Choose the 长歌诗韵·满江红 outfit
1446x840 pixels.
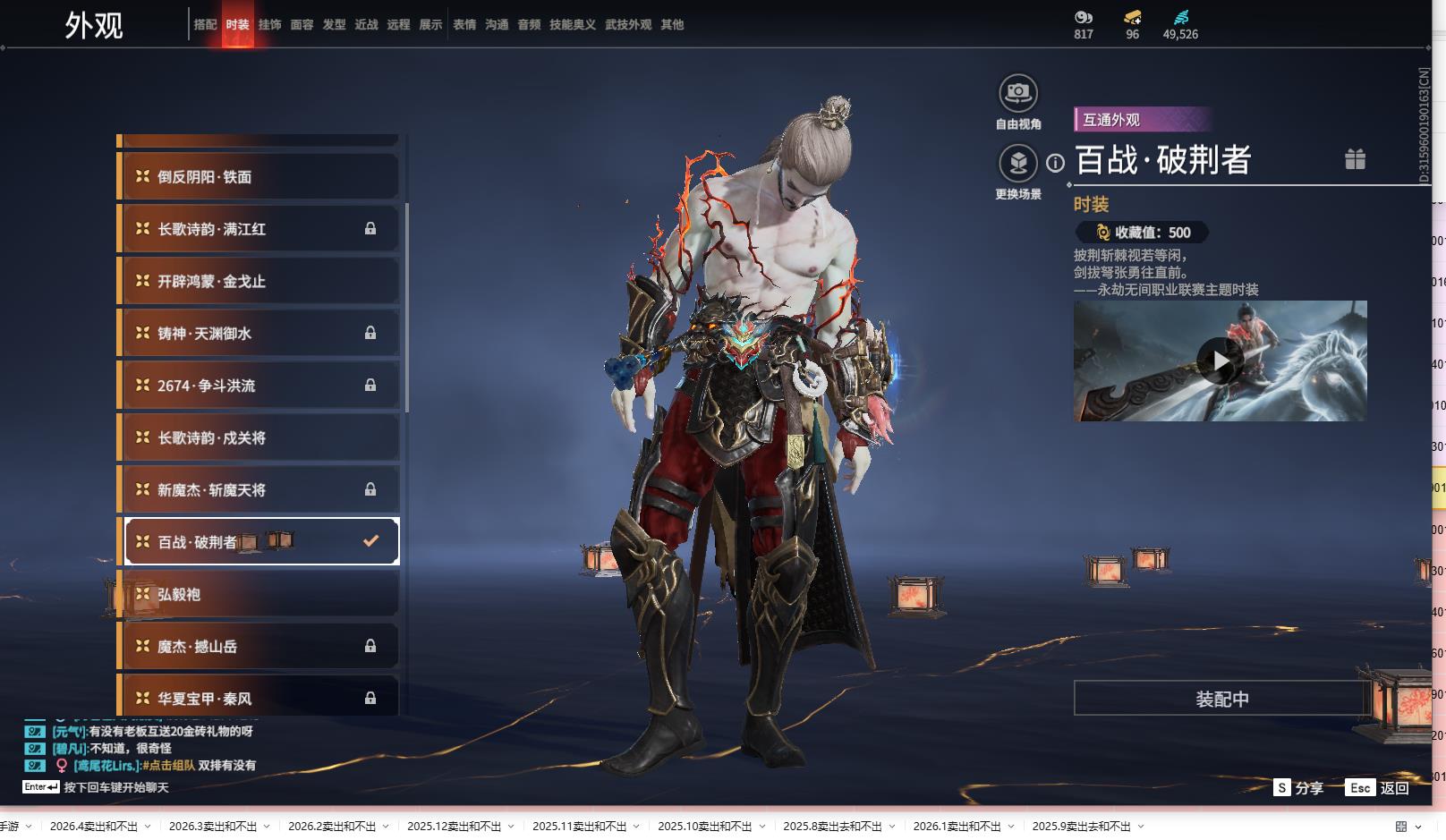[x=259, y=229]
